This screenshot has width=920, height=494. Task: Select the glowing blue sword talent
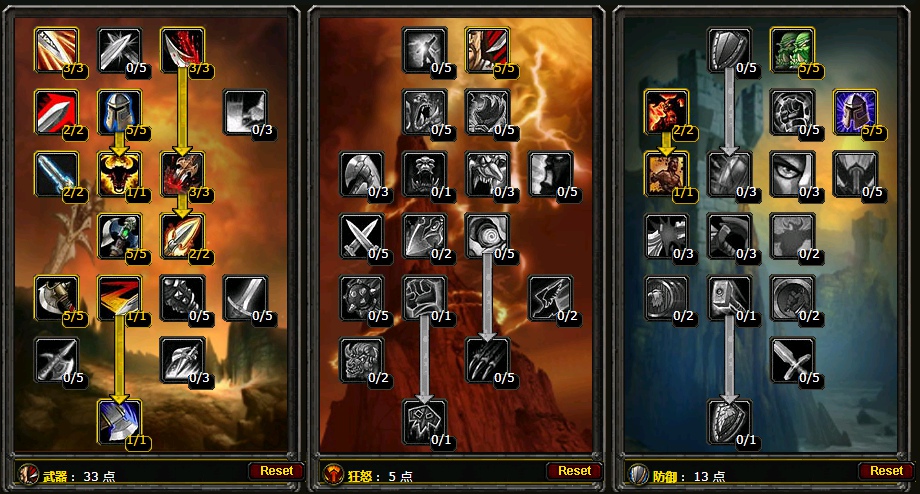coord(56,173)
